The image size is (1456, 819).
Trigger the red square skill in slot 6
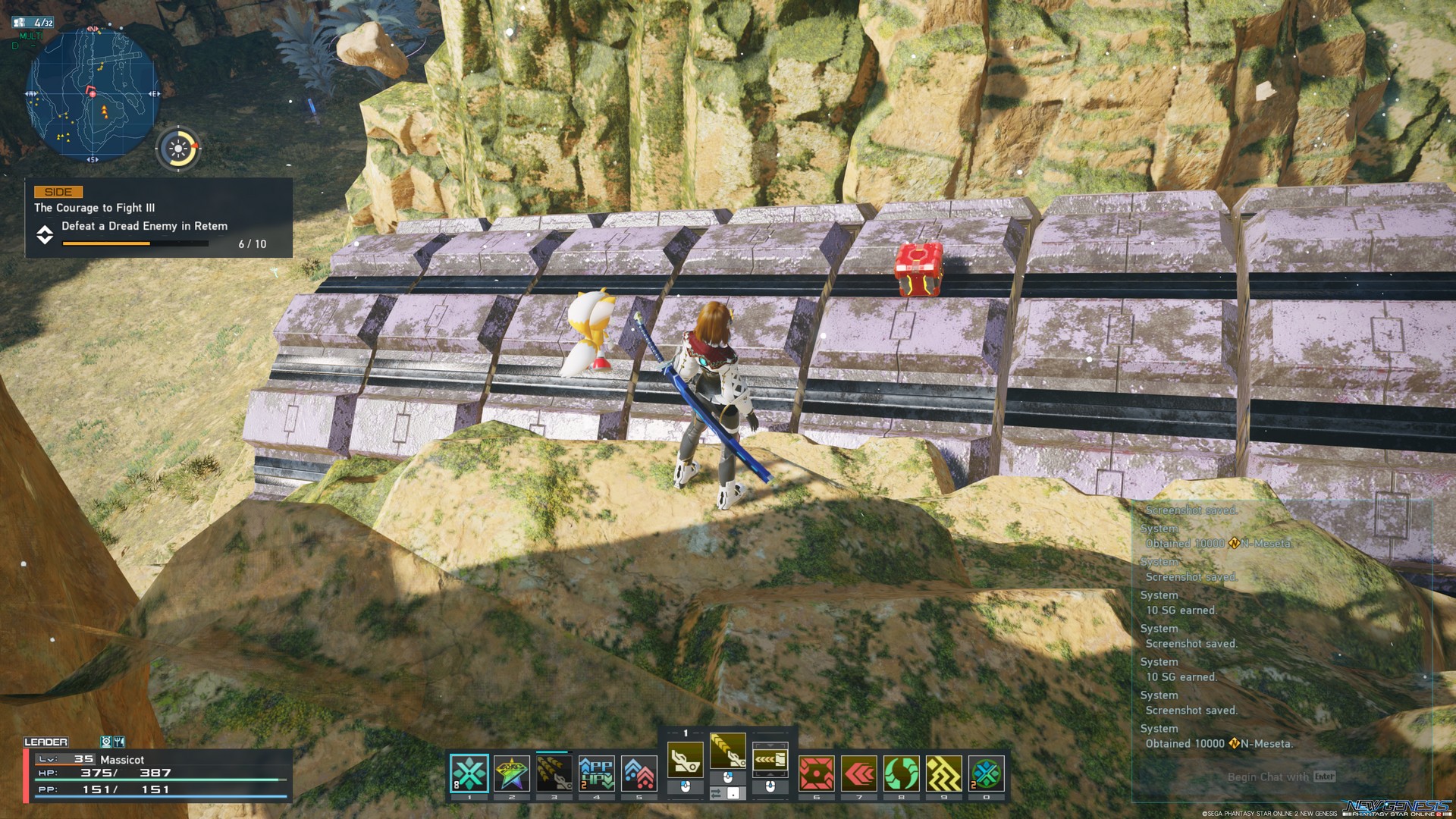tap(817, 774)
